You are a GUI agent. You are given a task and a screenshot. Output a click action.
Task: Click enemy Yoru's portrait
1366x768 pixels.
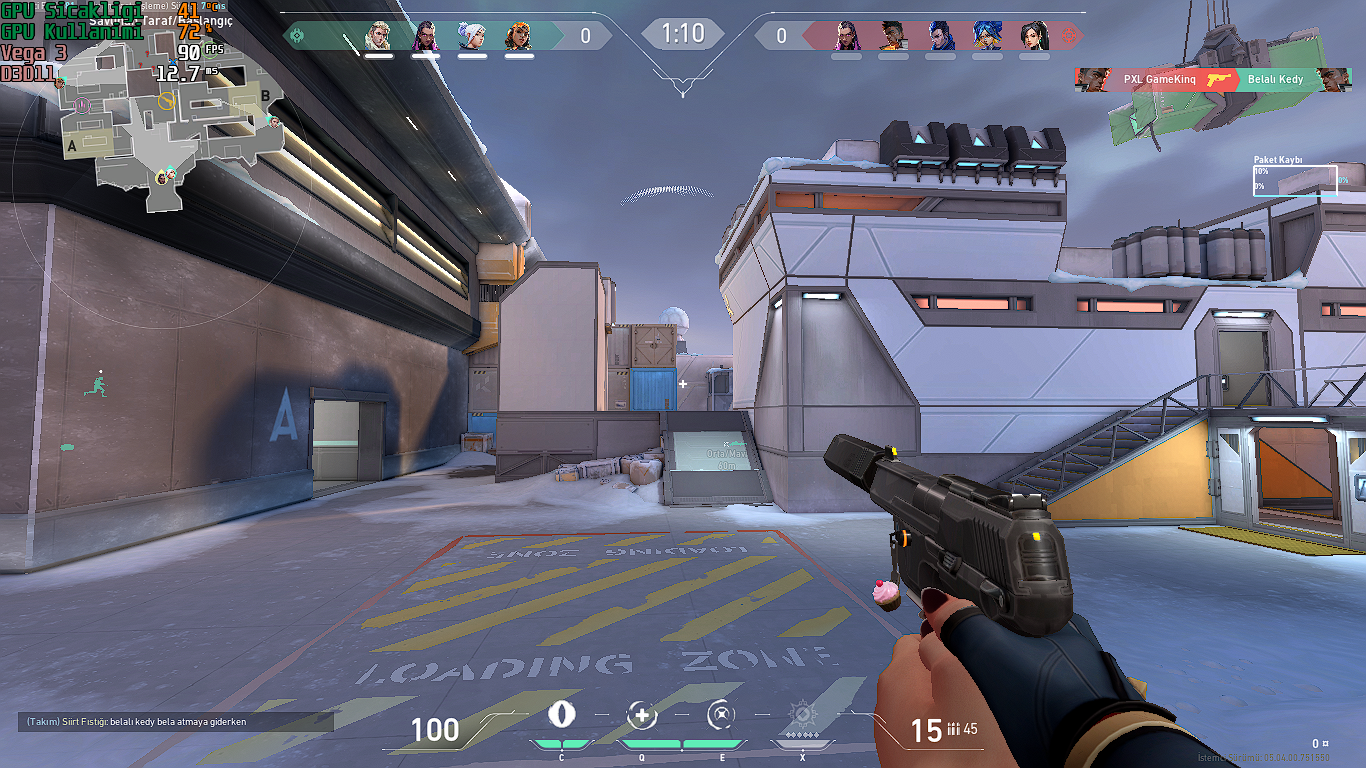click(940, 36)
